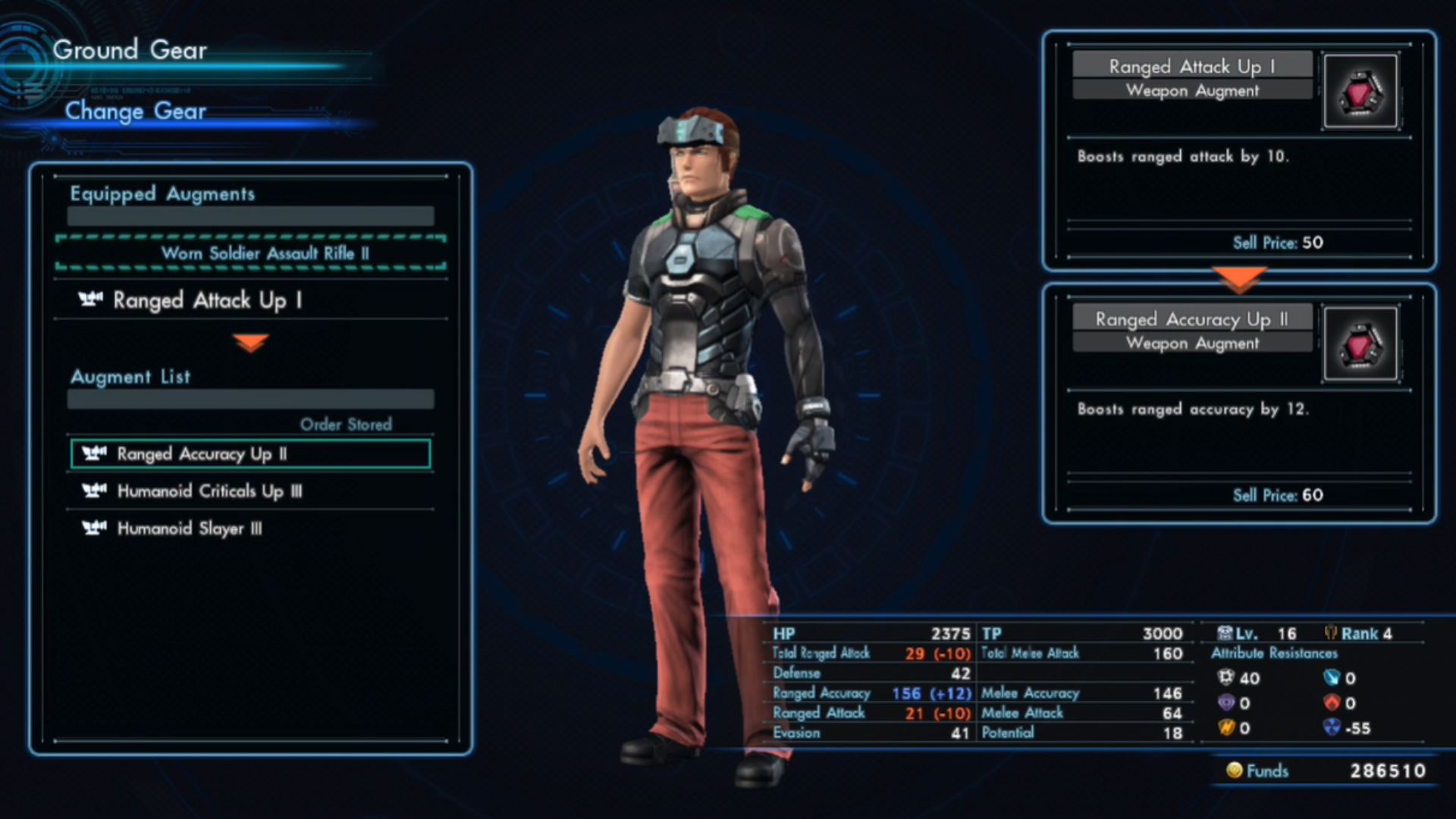Select equipped Ranged Attack Up I augment
Screen dimensions: 1456x819
click(250, 300)
